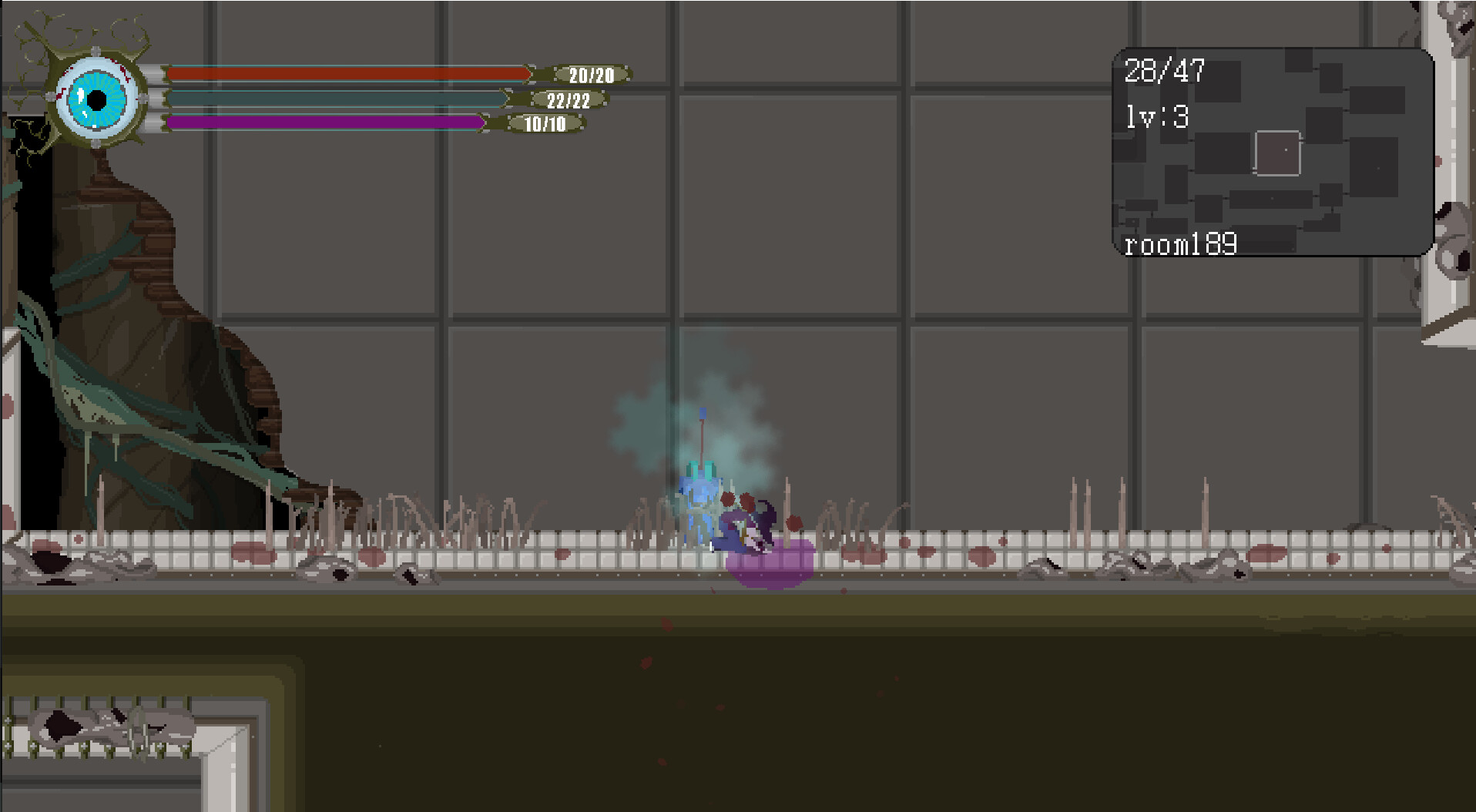Click the 22/22 stamina value capsule
Screen dimensions: 1476x812
[566, 100]
